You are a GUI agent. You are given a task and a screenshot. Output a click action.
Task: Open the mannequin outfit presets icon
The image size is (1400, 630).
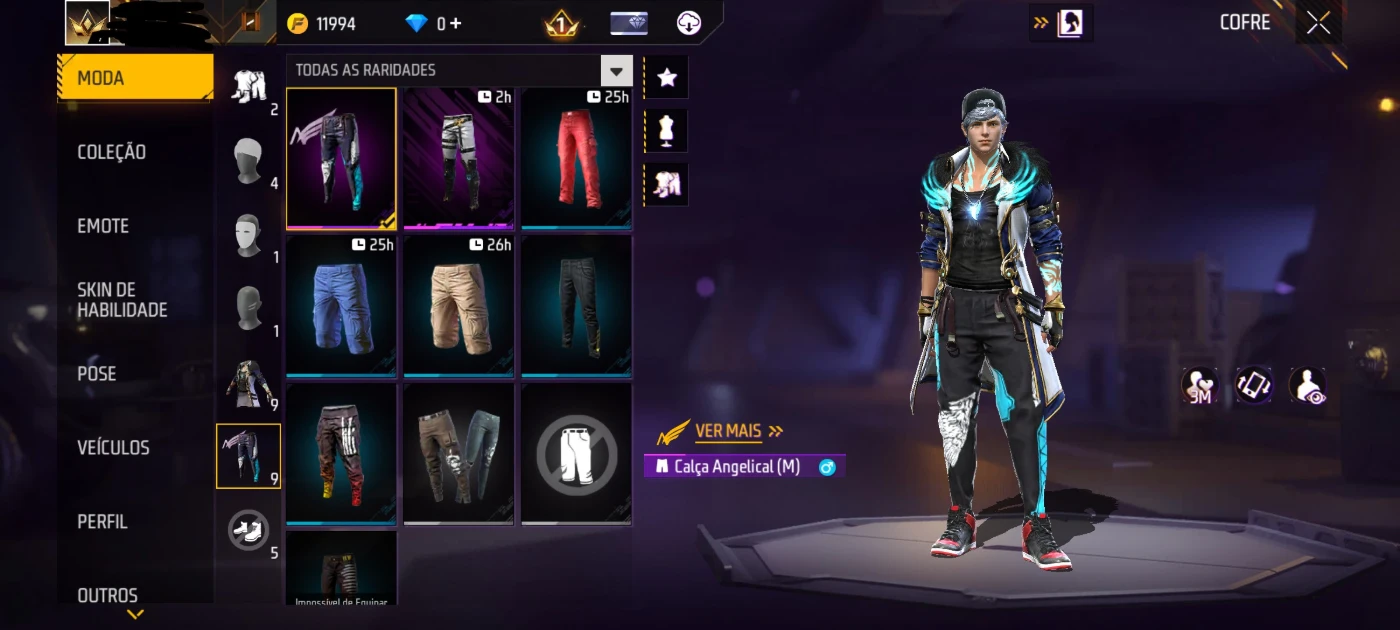tap(667, 131)
